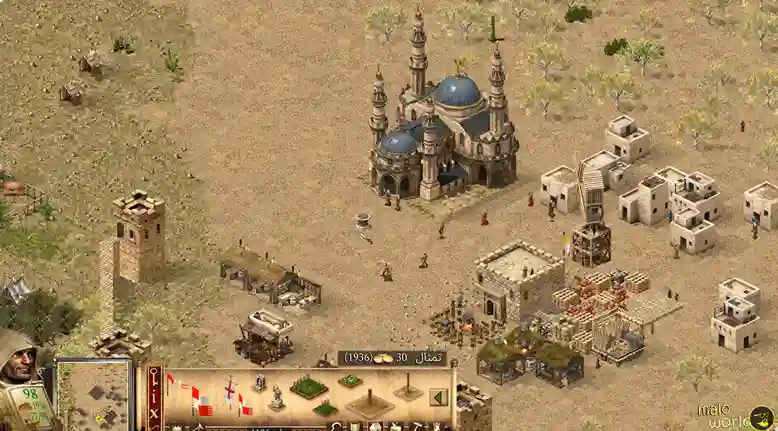Choose the small flower garden tile
The width and height of the screenshot is (778, 431).
349,380
